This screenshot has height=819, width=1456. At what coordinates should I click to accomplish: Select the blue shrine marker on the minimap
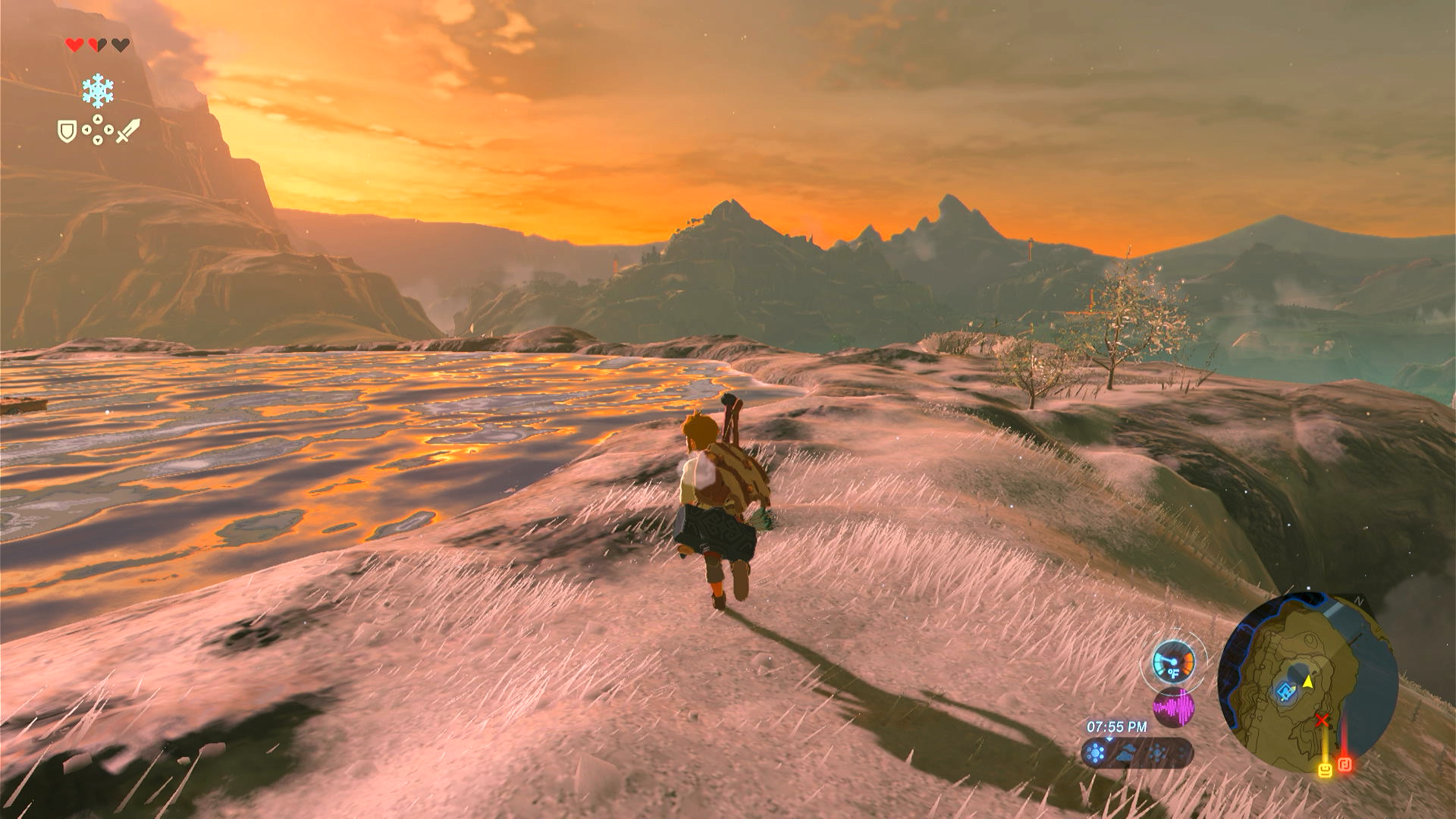1285,692
